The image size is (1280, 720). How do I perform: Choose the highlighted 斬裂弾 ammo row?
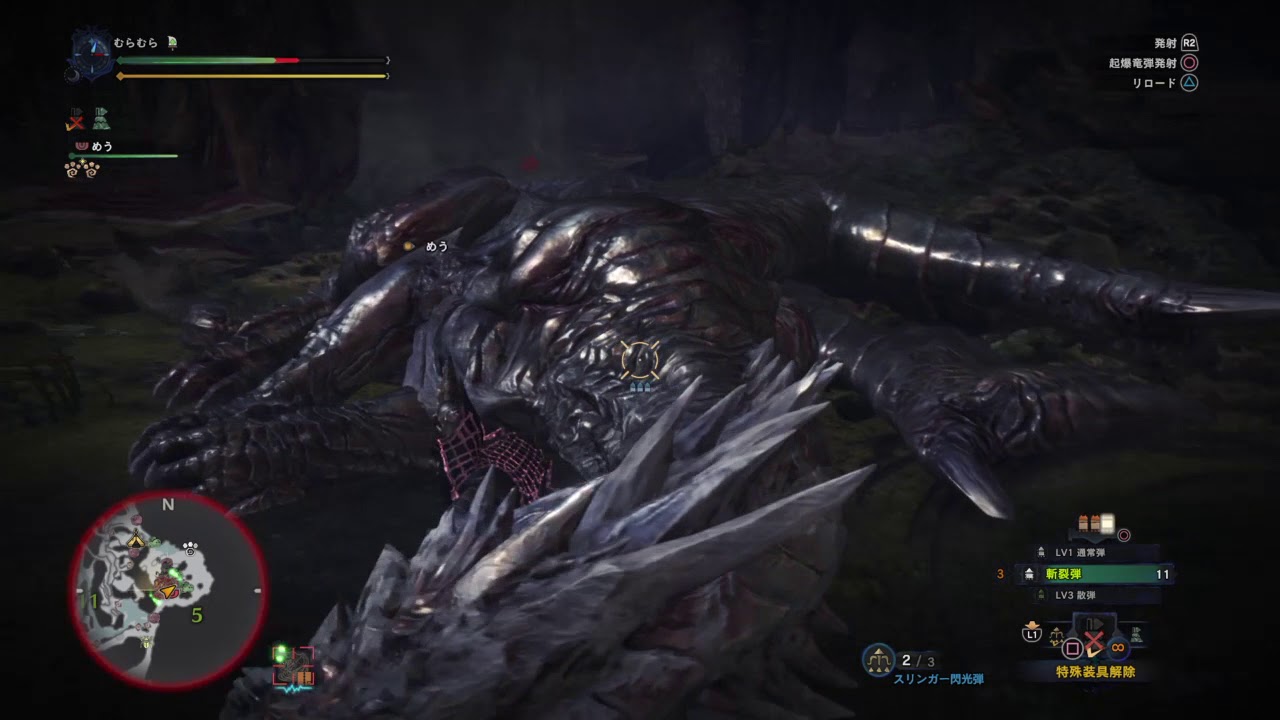[x=1096, y=574]
